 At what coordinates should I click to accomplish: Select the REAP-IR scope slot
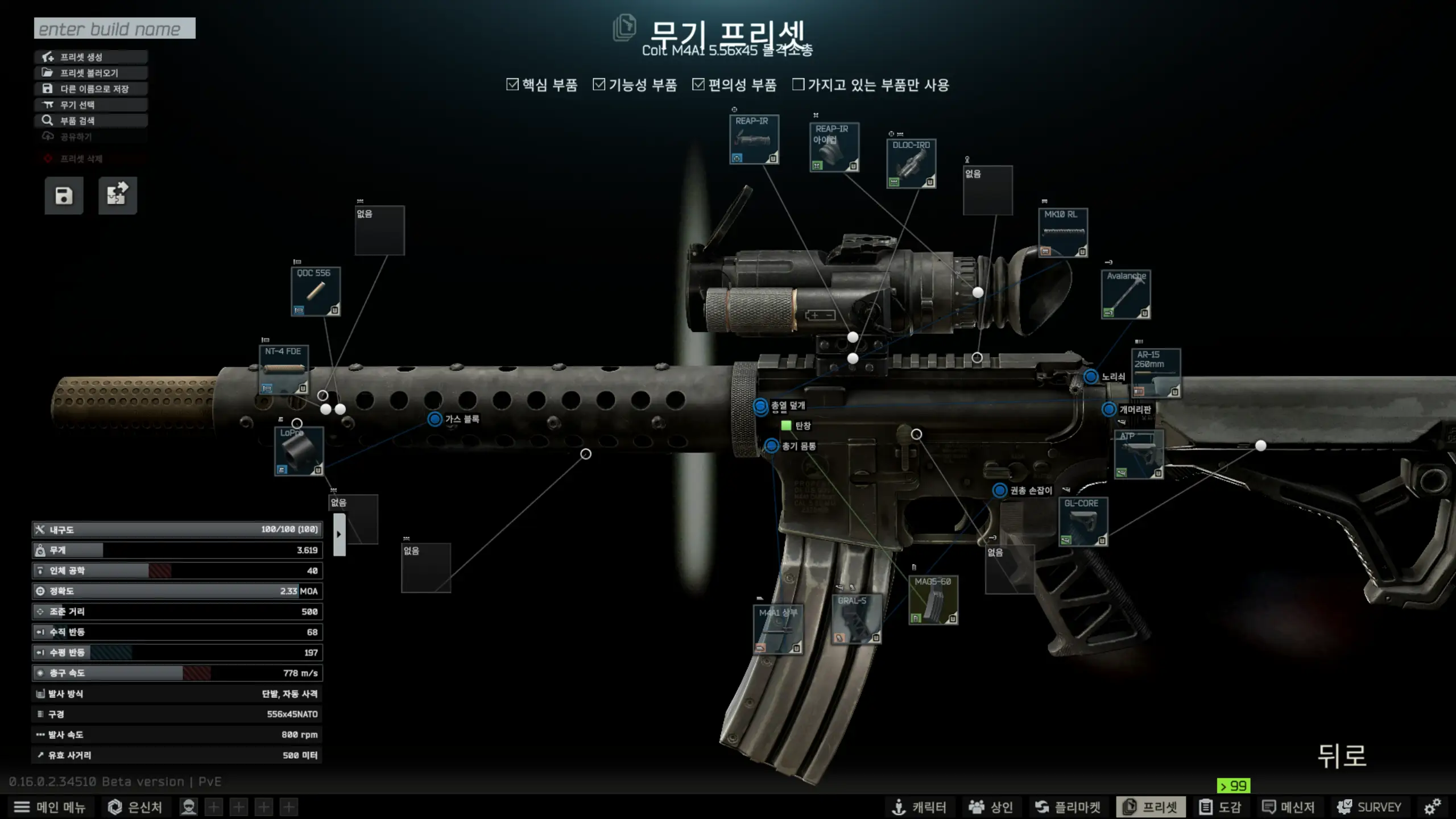pos(754,140)
